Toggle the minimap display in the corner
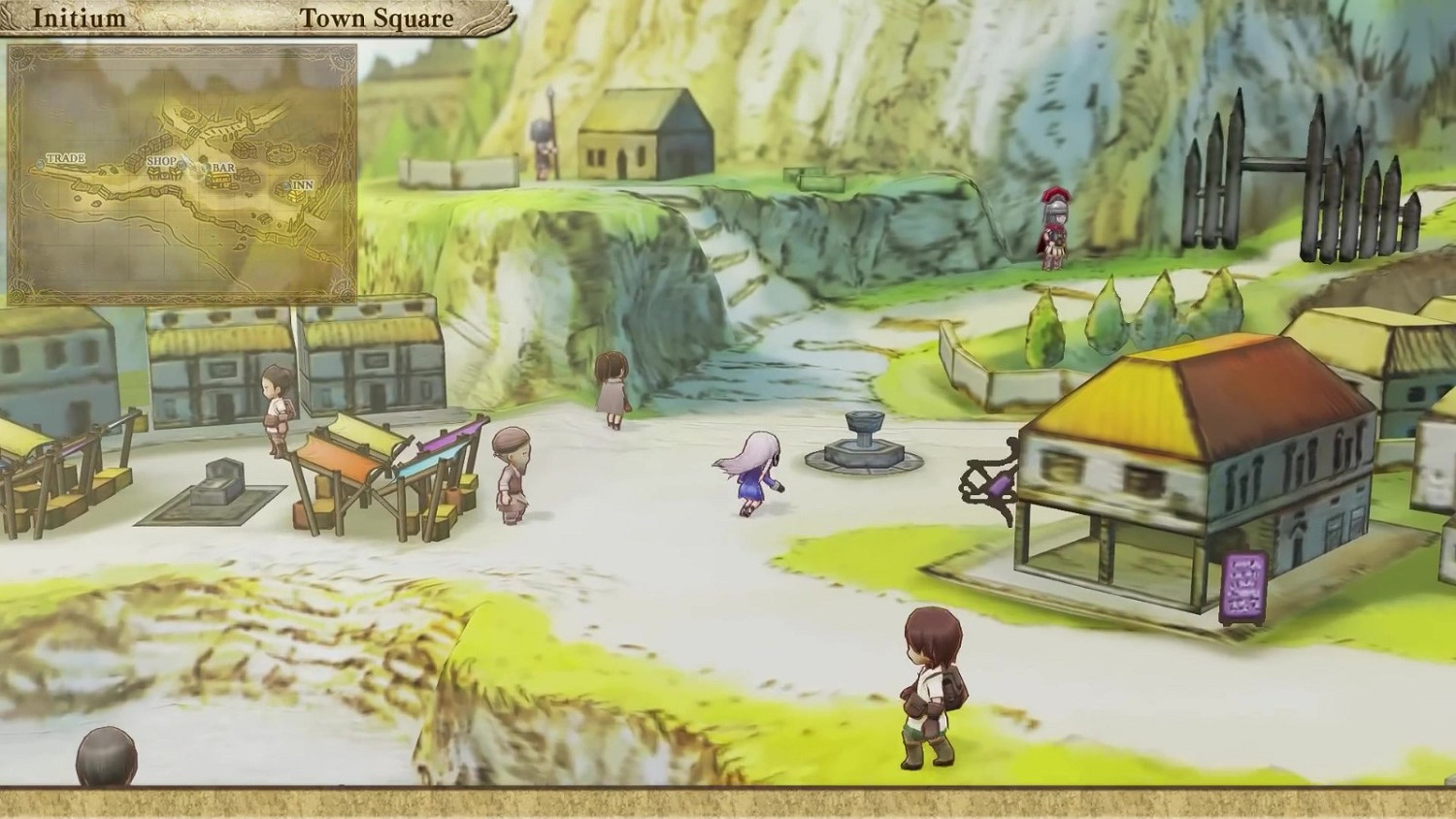The width and height of the screenshot is (1456, 819). 186,173
